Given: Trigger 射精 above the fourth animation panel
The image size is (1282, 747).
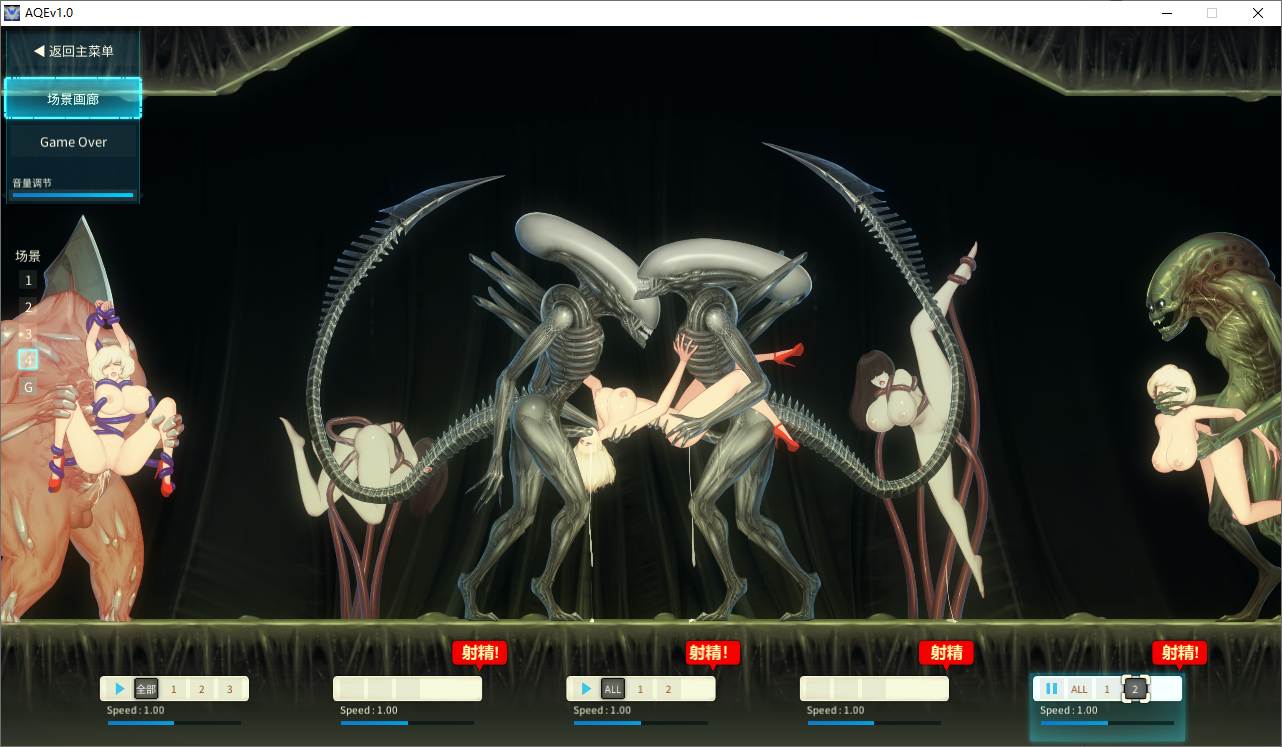Looking at the screenshot, I should [945, 652].
